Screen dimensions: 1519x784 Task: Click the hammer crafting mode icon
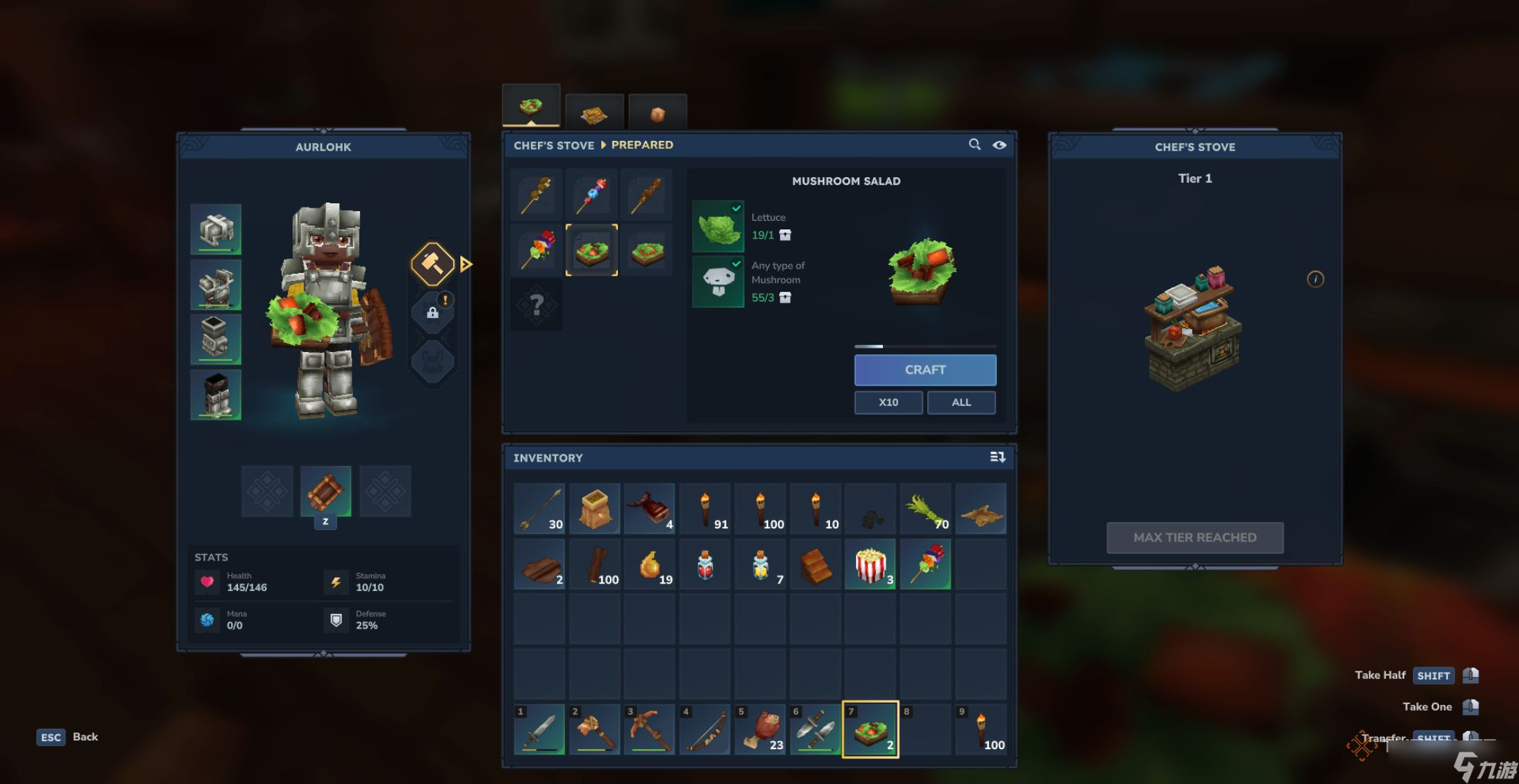tap(433, 264)
